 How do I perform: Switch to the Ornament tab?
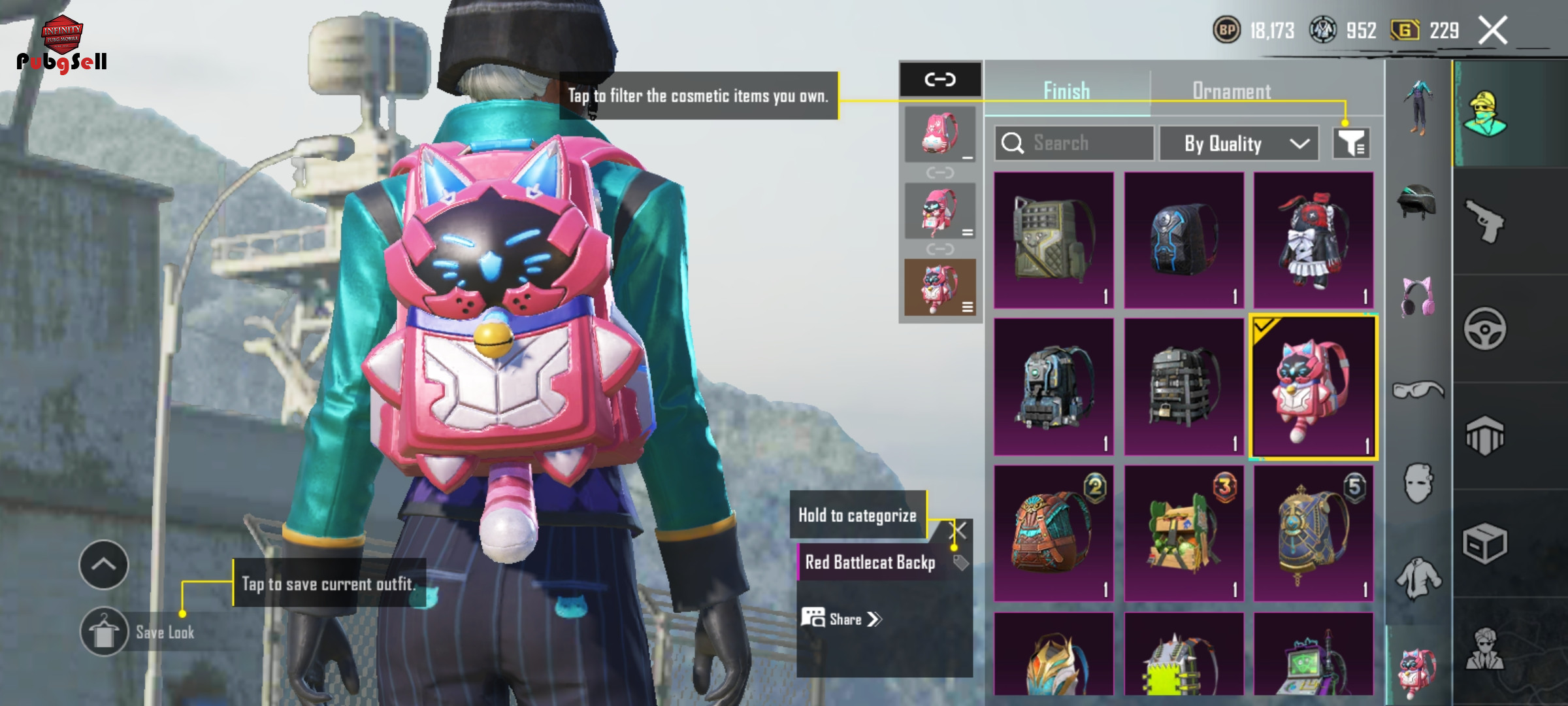pyautogui.click(x=1232, y=91)
